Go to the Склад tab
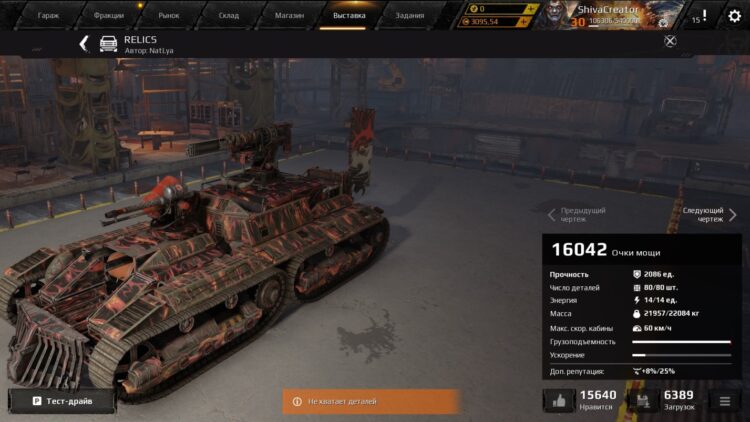The height and width of the screenshot is (422, 750). pos(229,15)
